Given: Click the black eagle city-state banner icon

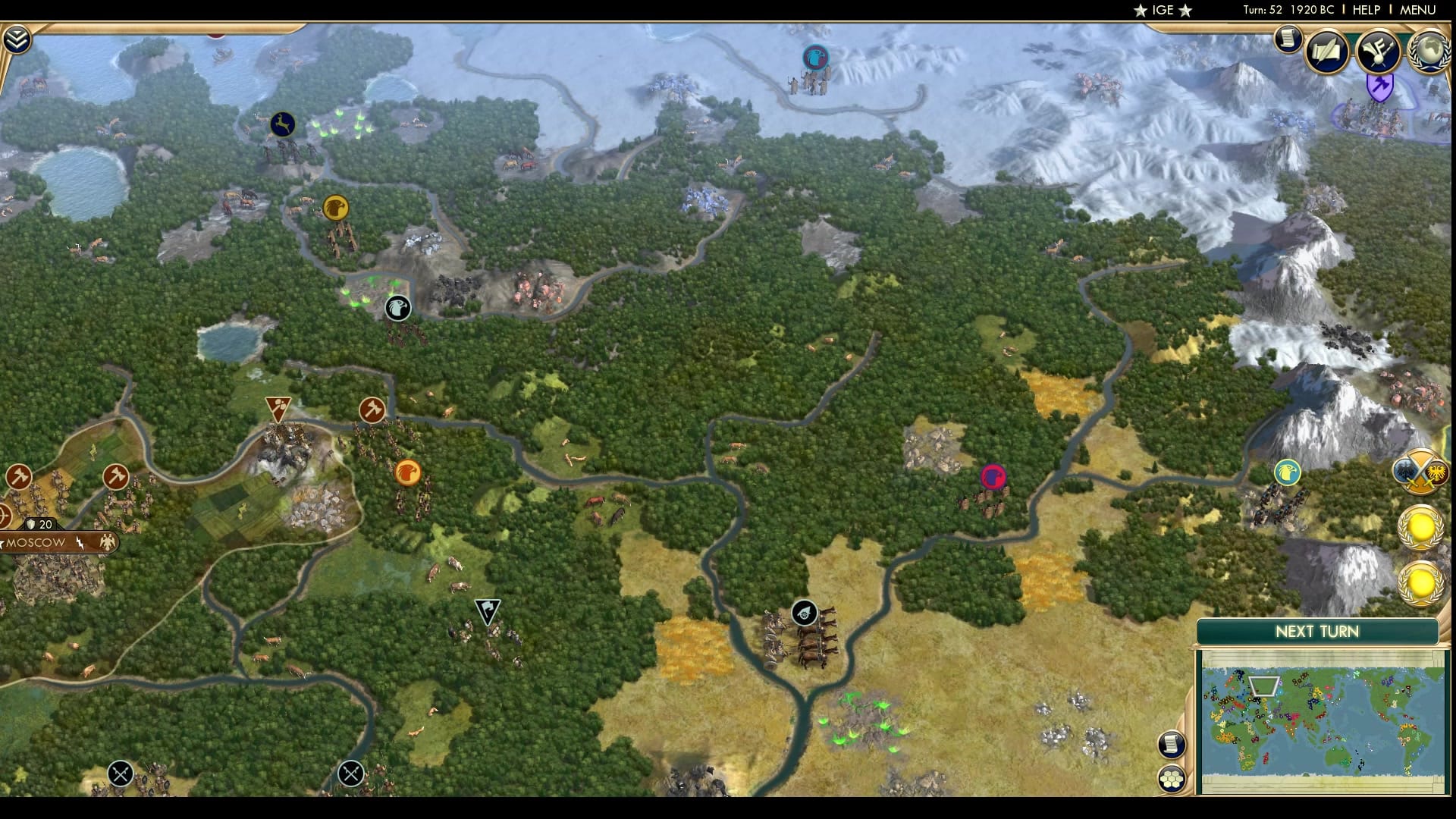Looking at the screenshot, I should 397,309.
